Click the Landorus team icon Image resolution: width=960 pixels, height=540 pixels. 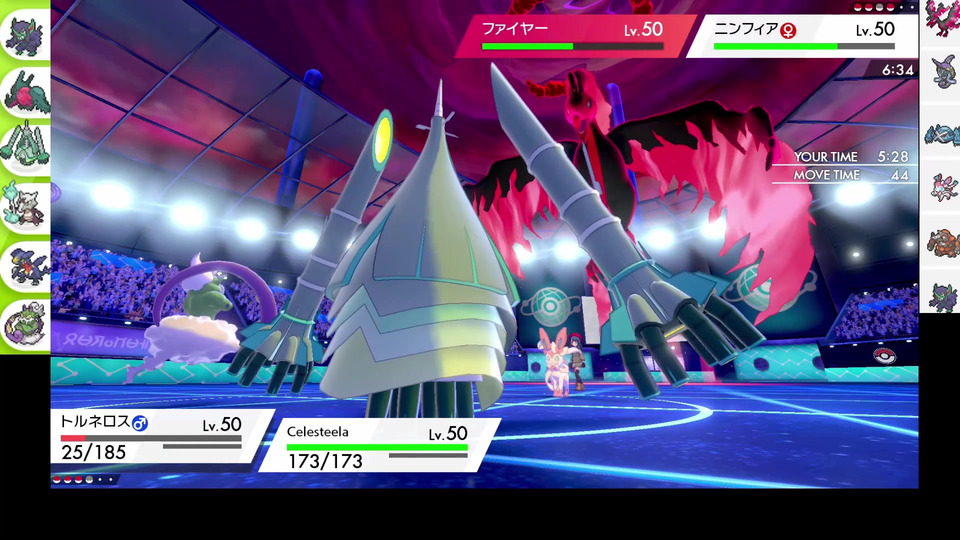[940, 246]
